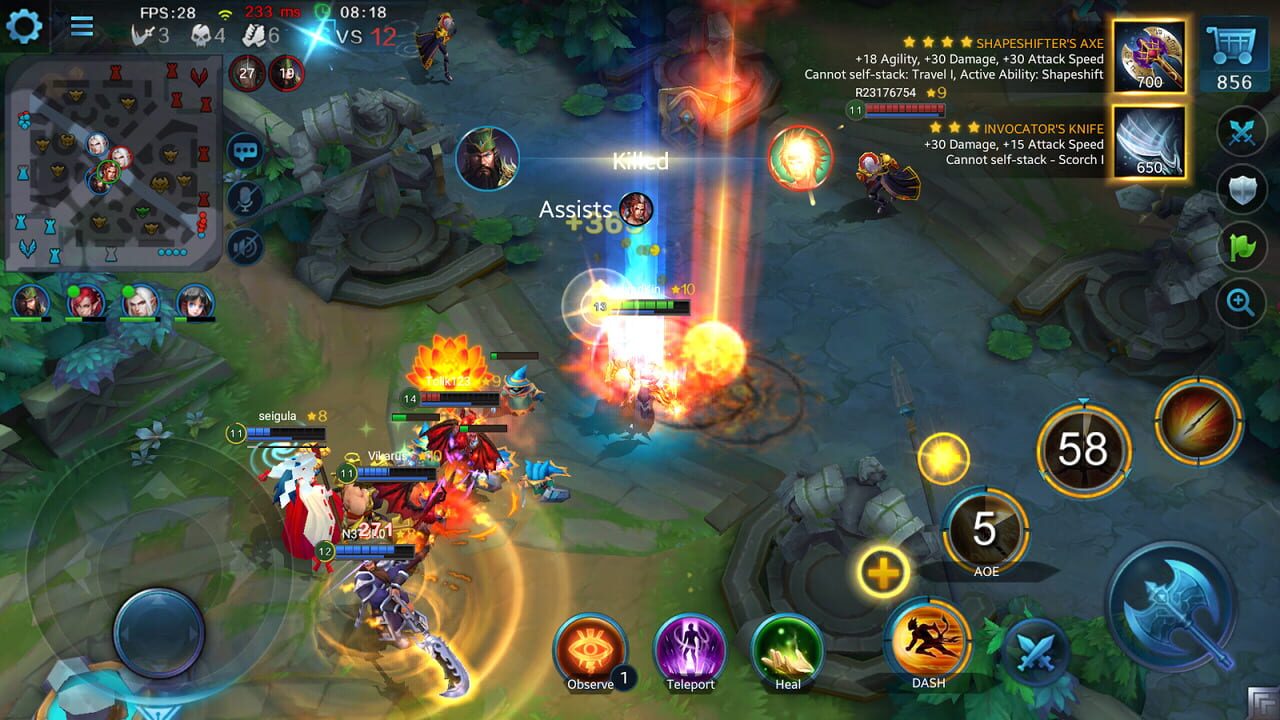Image resolution: width=1280 pixels, height=720 pixels.
Task: Open Observe mode
Action: (x=591, y=647)
